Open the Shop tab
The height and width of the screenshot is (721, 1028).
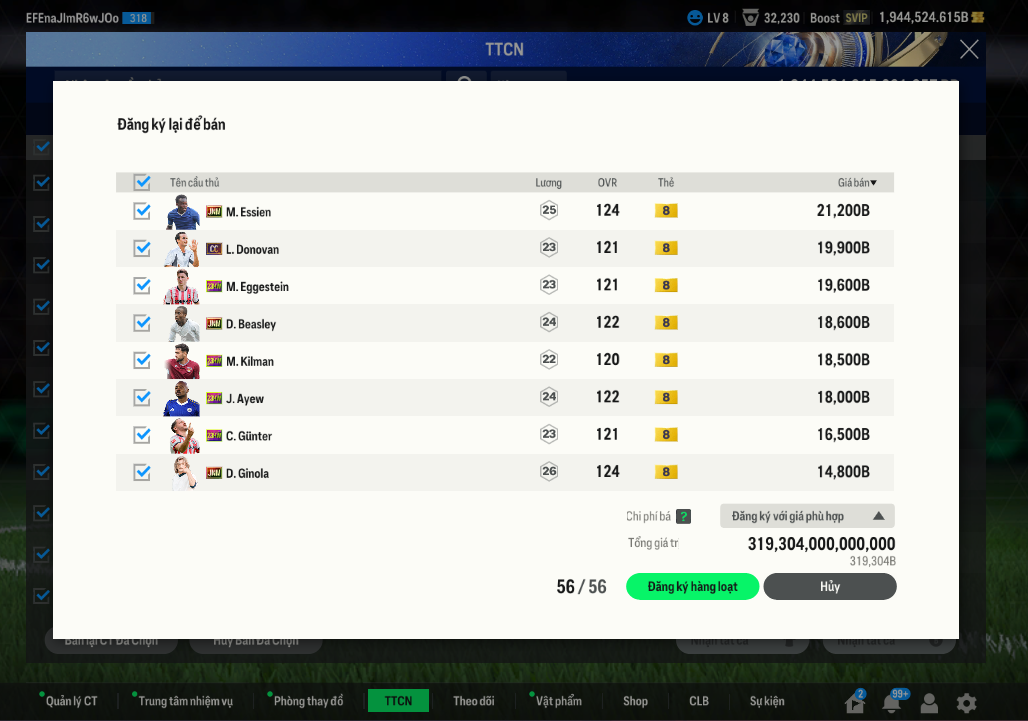pyautogui.click(x=635, y=701)
